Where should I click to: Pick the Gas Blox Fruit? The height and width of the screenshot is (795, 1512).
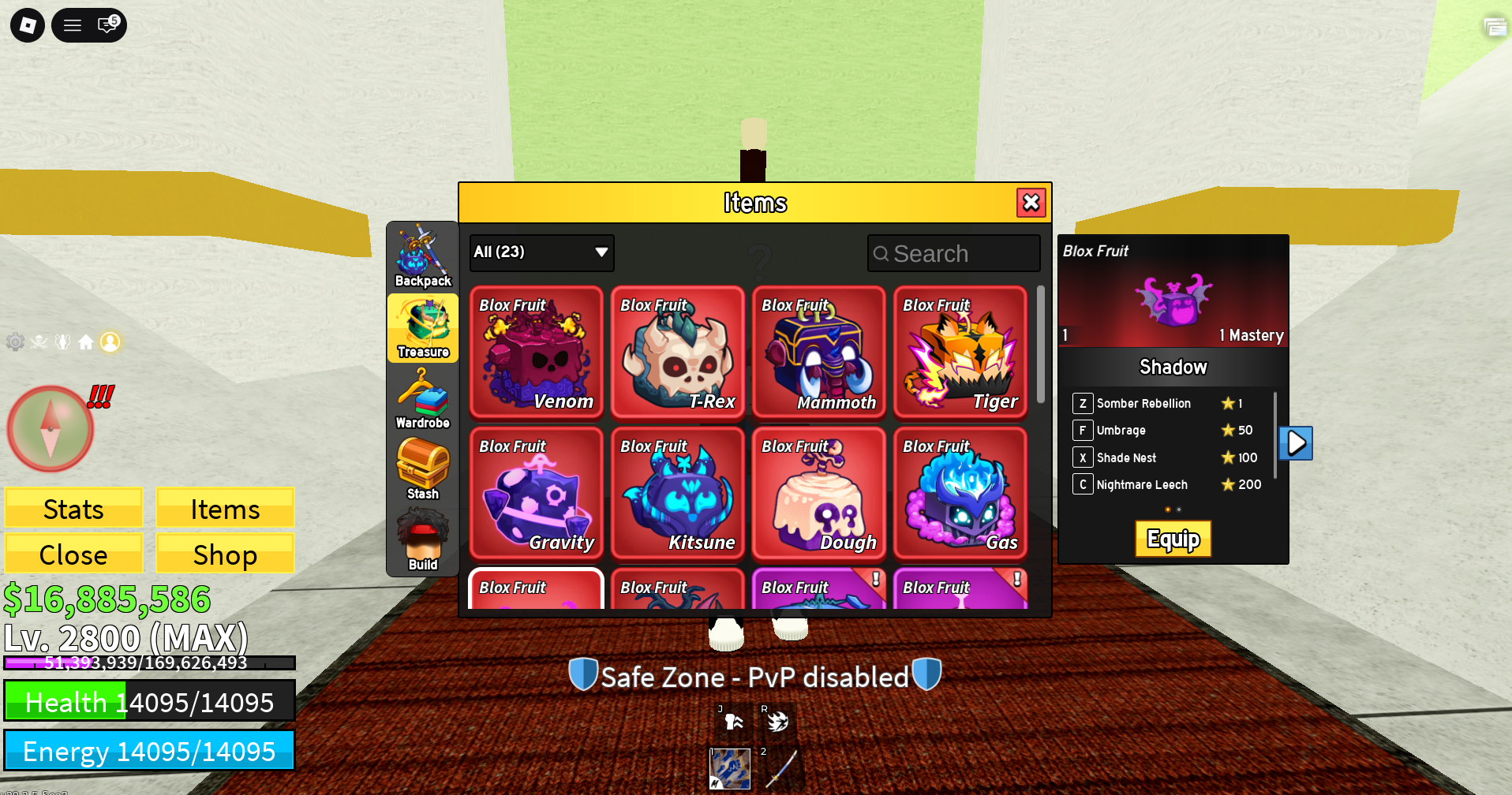pyautogui.click(x=960, y=493)
